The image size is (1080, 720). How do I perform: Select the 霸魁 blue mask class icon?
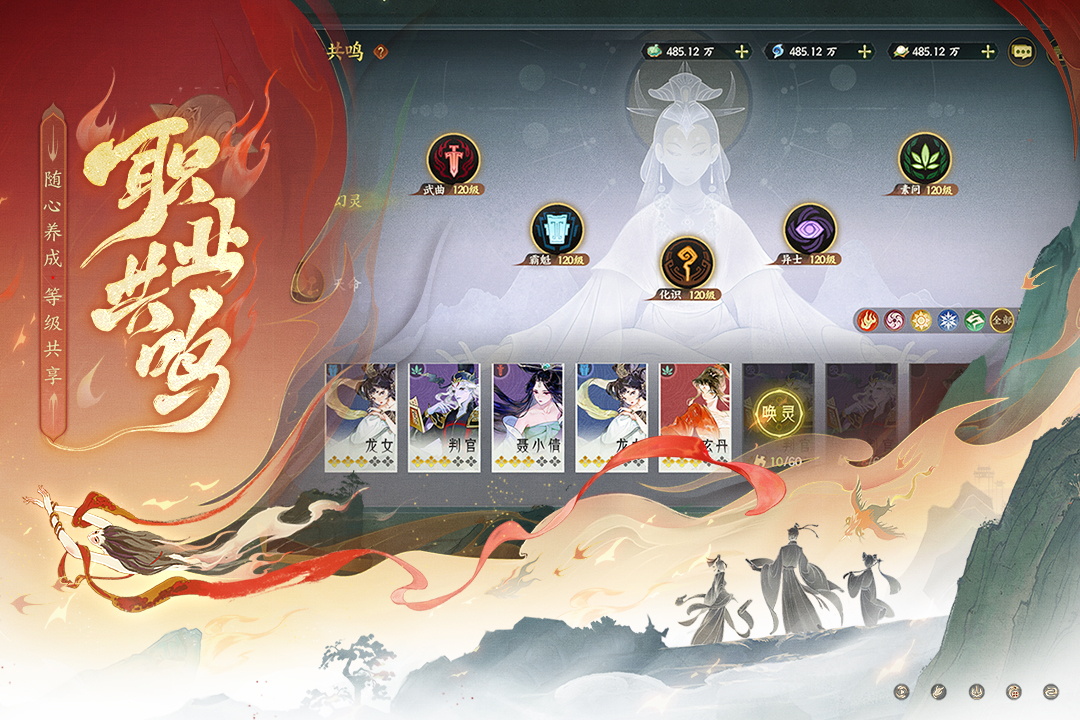[557, 229]
